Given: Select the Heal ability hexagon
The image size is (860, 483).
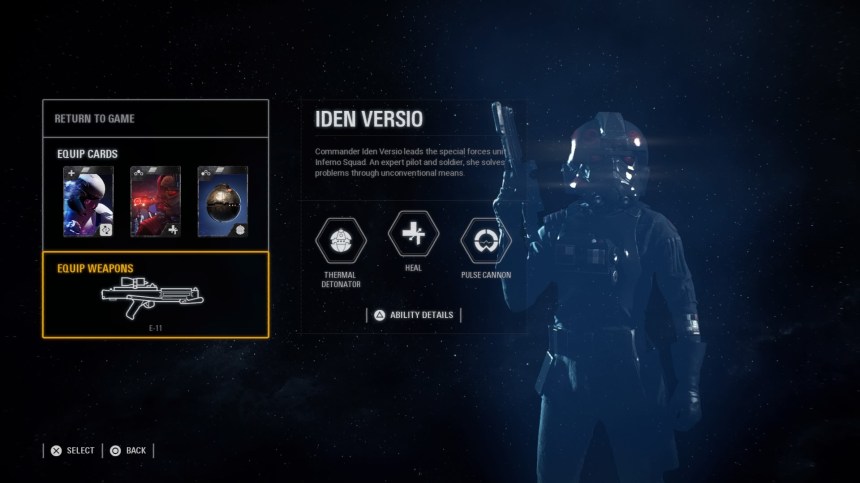Looking at the screenshot, I should (413, 236).
